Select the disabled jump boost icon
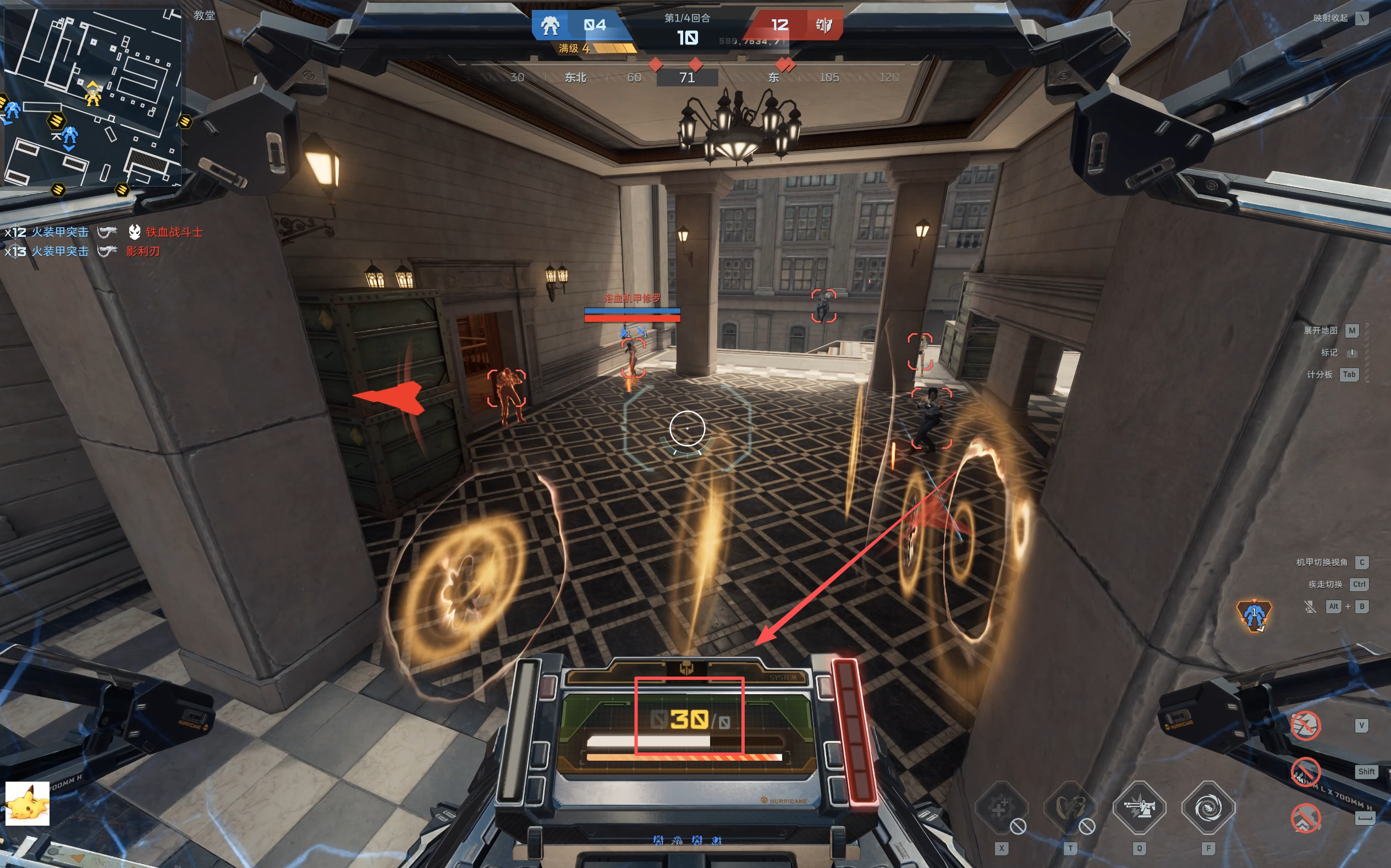Screen dimensions: 1391x868 point(1306,817)
